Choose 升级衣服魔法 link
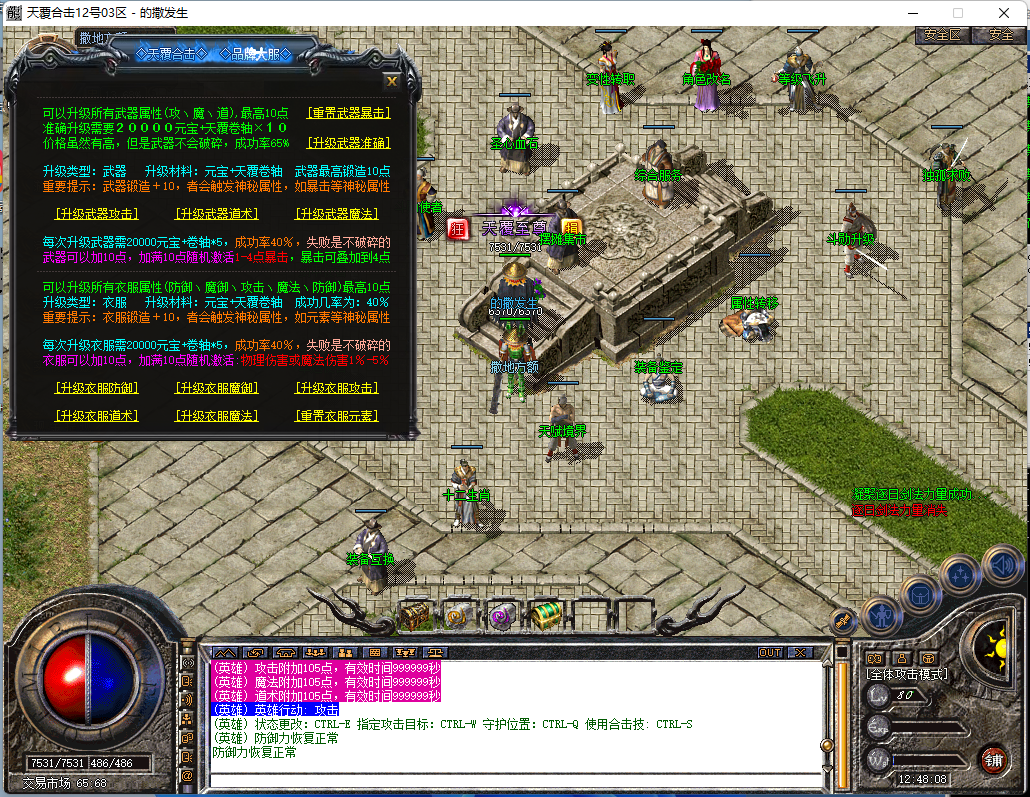1030x797 pixels. [x=217, y=416]
